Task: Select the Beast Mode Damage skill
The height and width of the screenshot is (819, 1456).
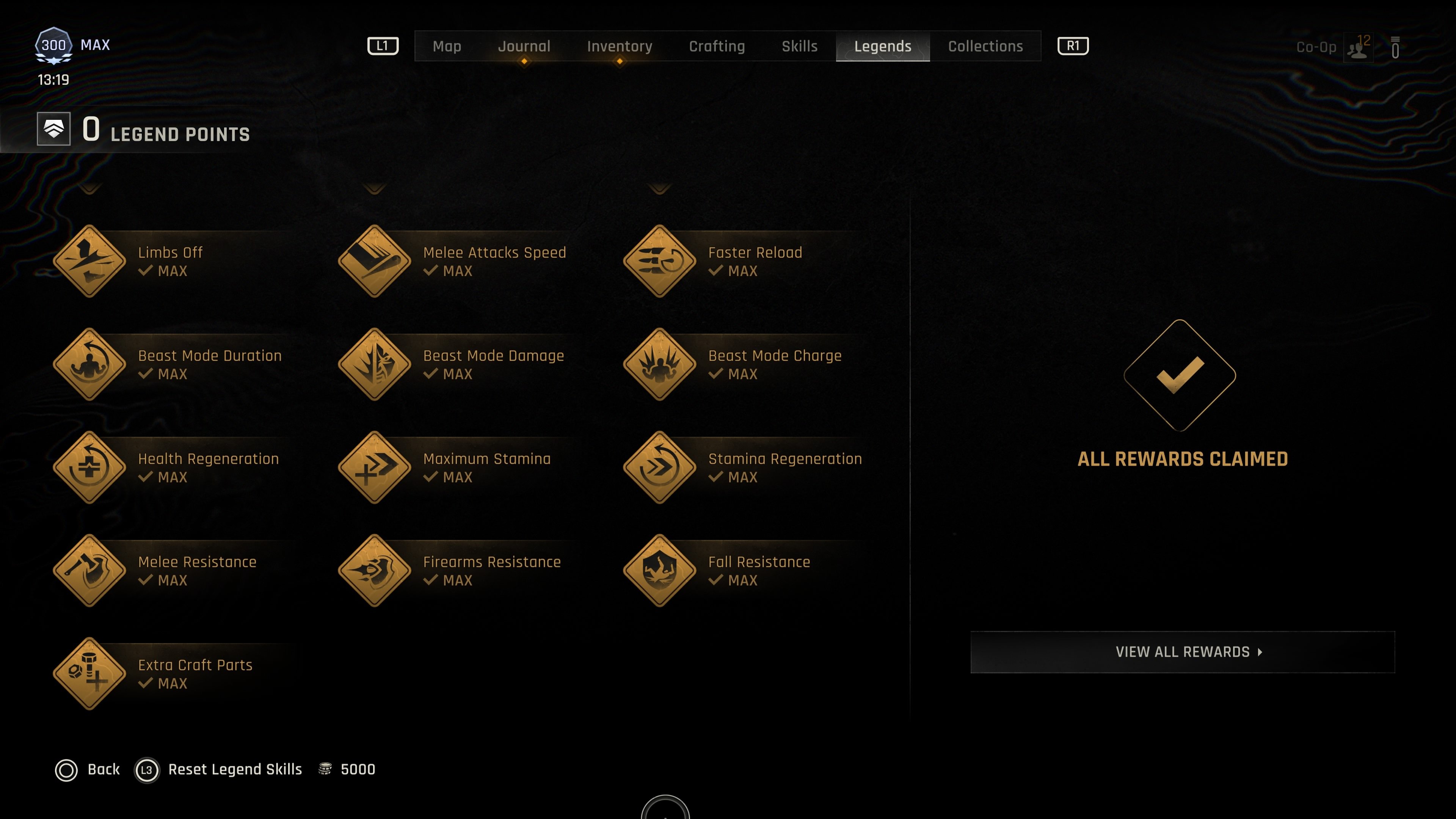Action: (x=375, y=364)
